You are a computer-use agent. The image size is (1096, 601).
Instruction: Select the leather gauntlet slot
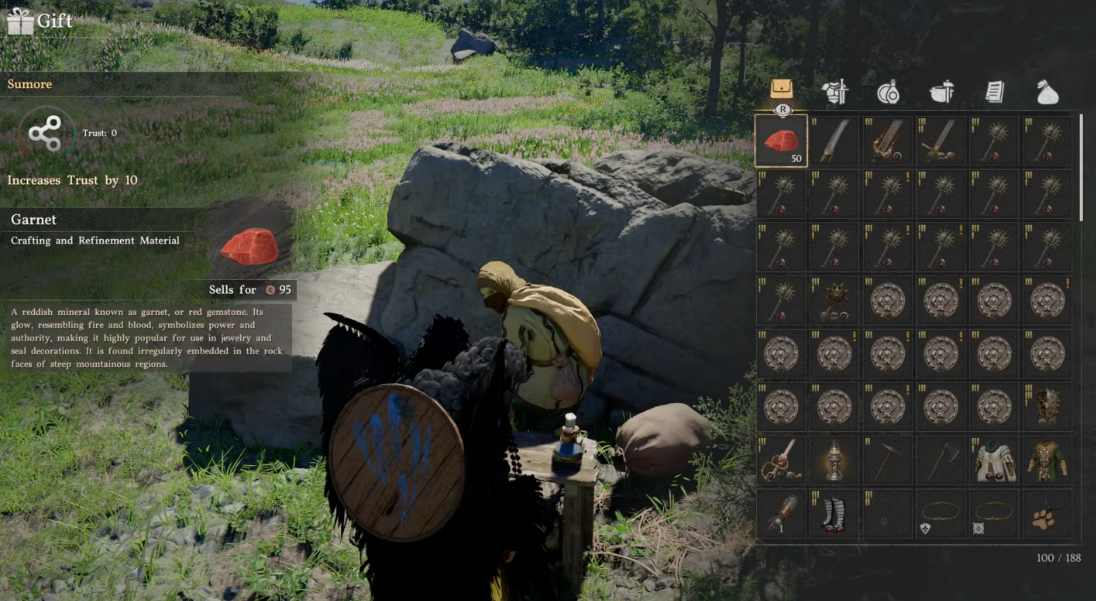(x=781, y=514)
